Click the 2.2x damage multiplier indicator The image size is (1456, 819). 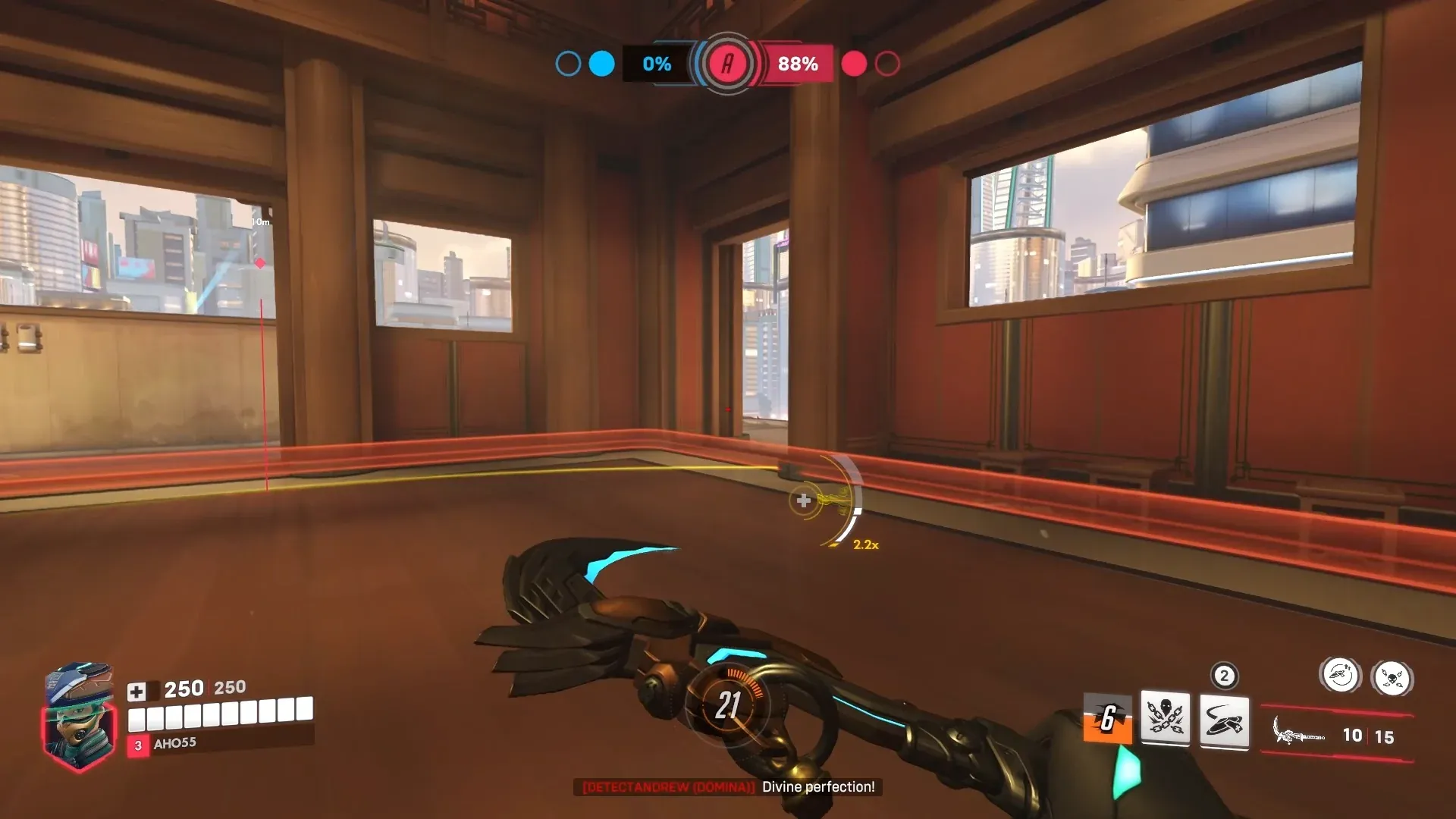864,546
